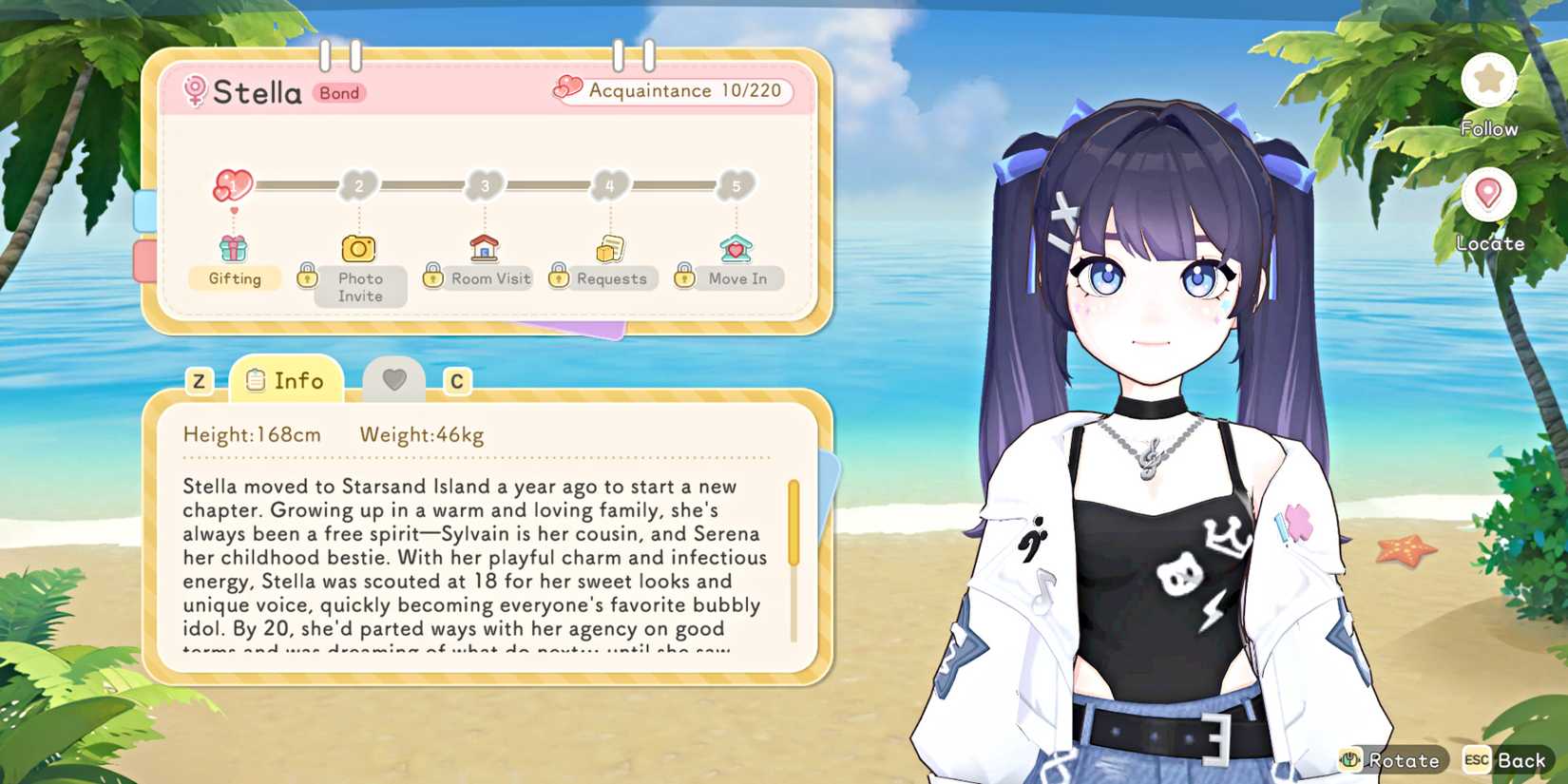Open the Photo Invite camera icon

[x=358, y=249]
